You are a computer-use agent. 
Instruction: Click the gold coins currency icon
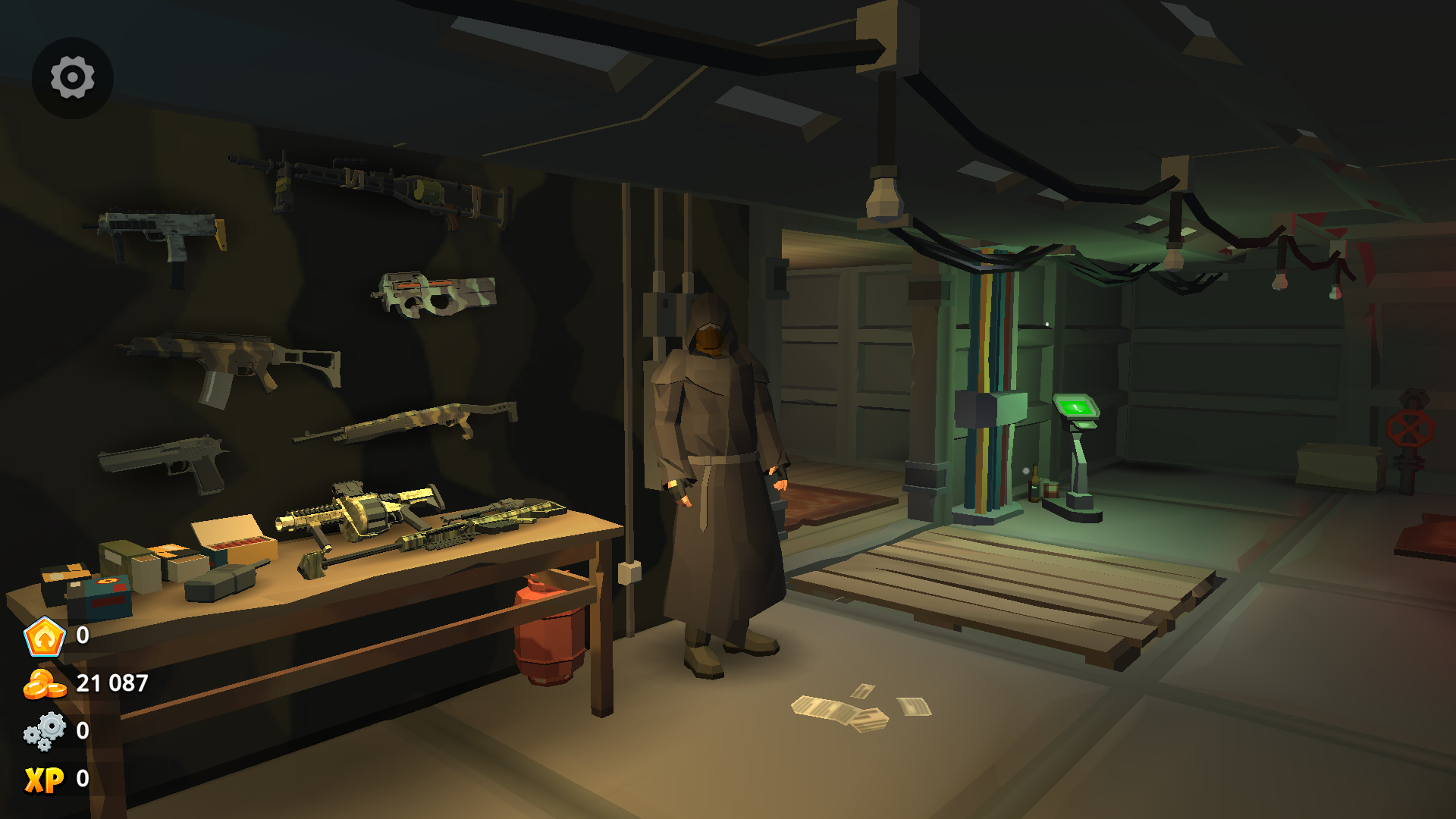tap(44, 685)
